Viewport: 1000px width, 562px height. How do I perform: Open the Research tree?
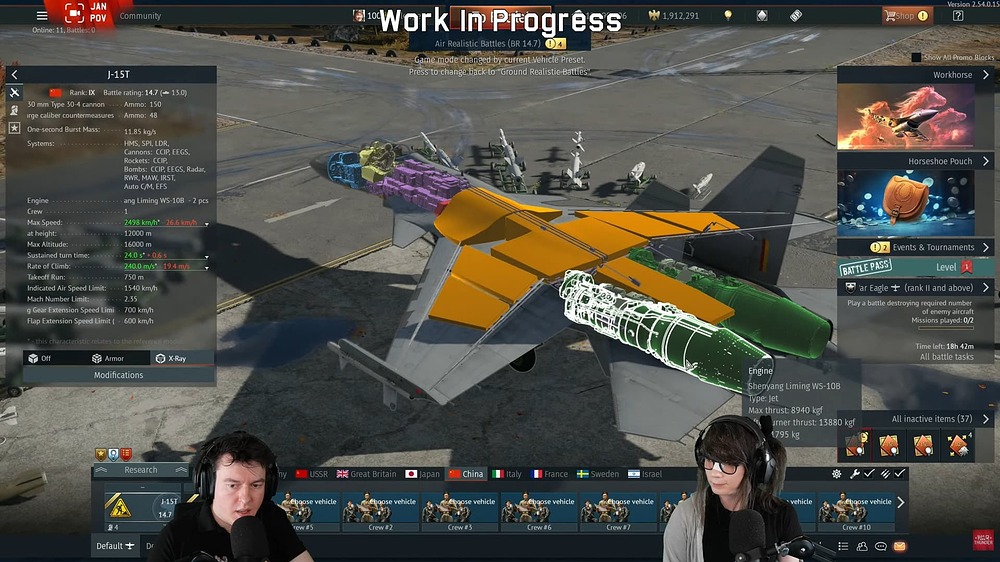141,470
